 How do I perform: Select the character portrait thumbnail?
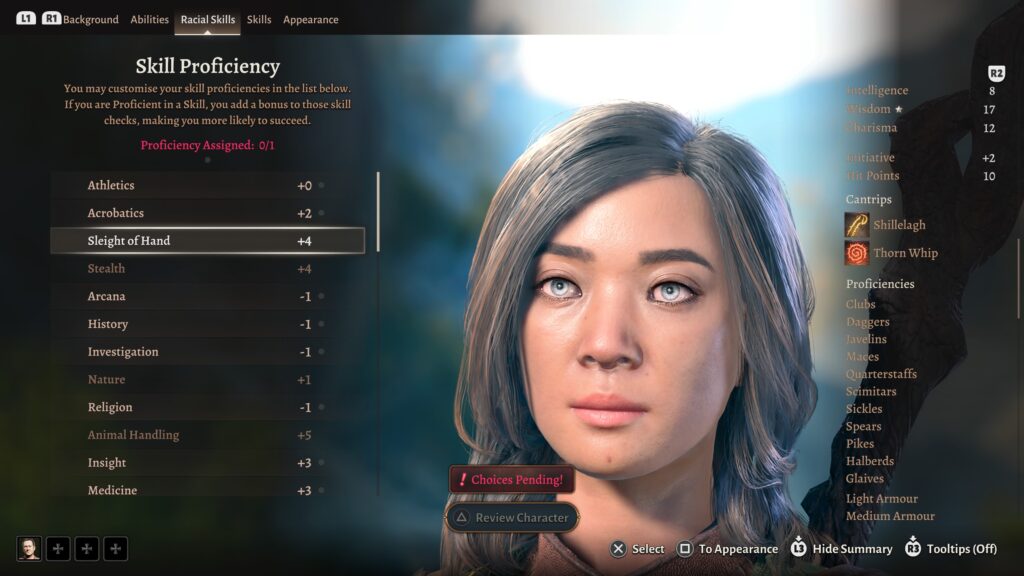point(29,548)
